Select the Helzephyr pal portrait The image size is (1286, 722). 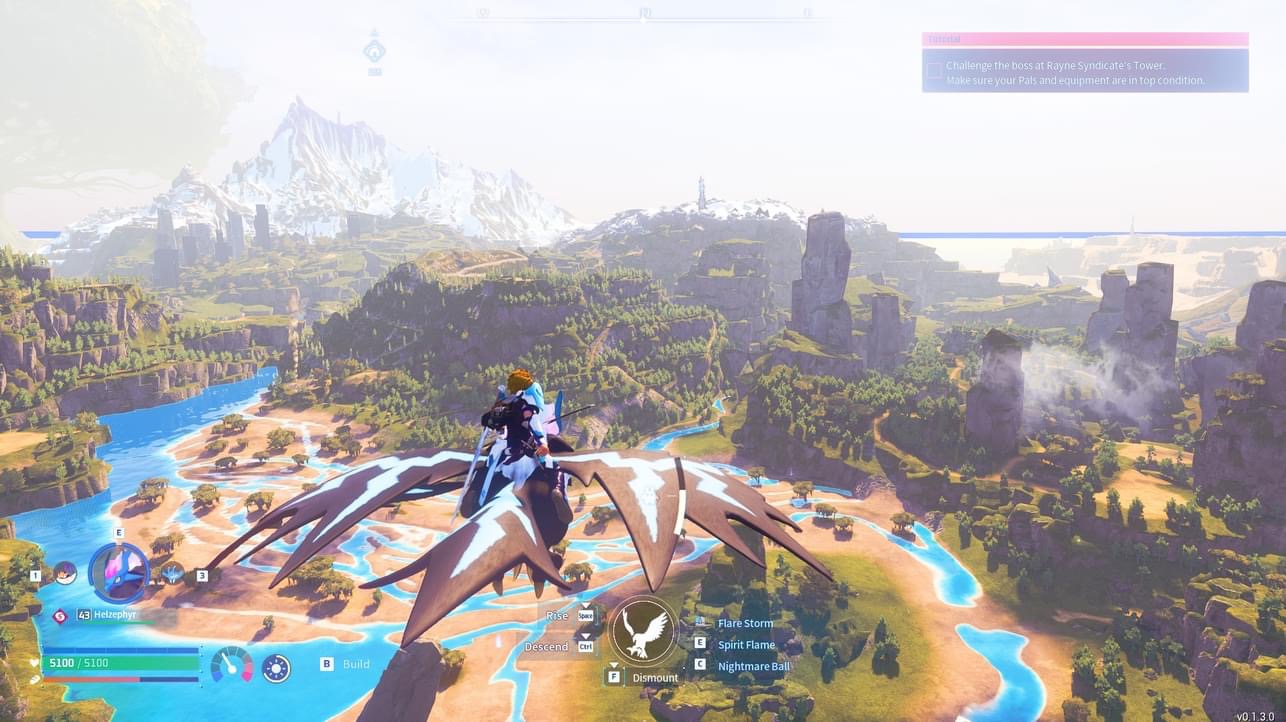coord(119,572)
